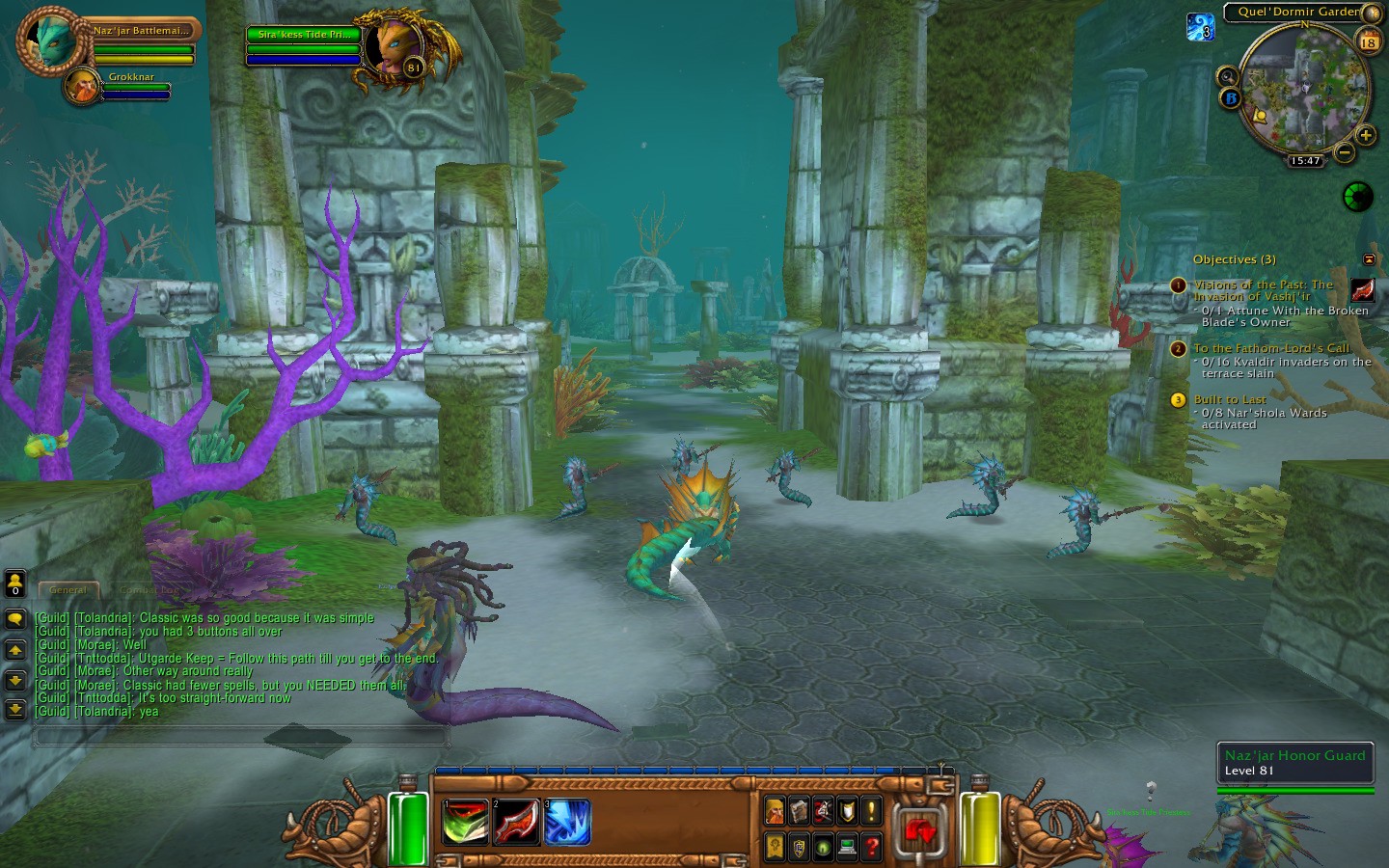This screenshot has width=1389, height=868.
Task: Switch to the Combat Log chat tab
Action: pos(149,589)
